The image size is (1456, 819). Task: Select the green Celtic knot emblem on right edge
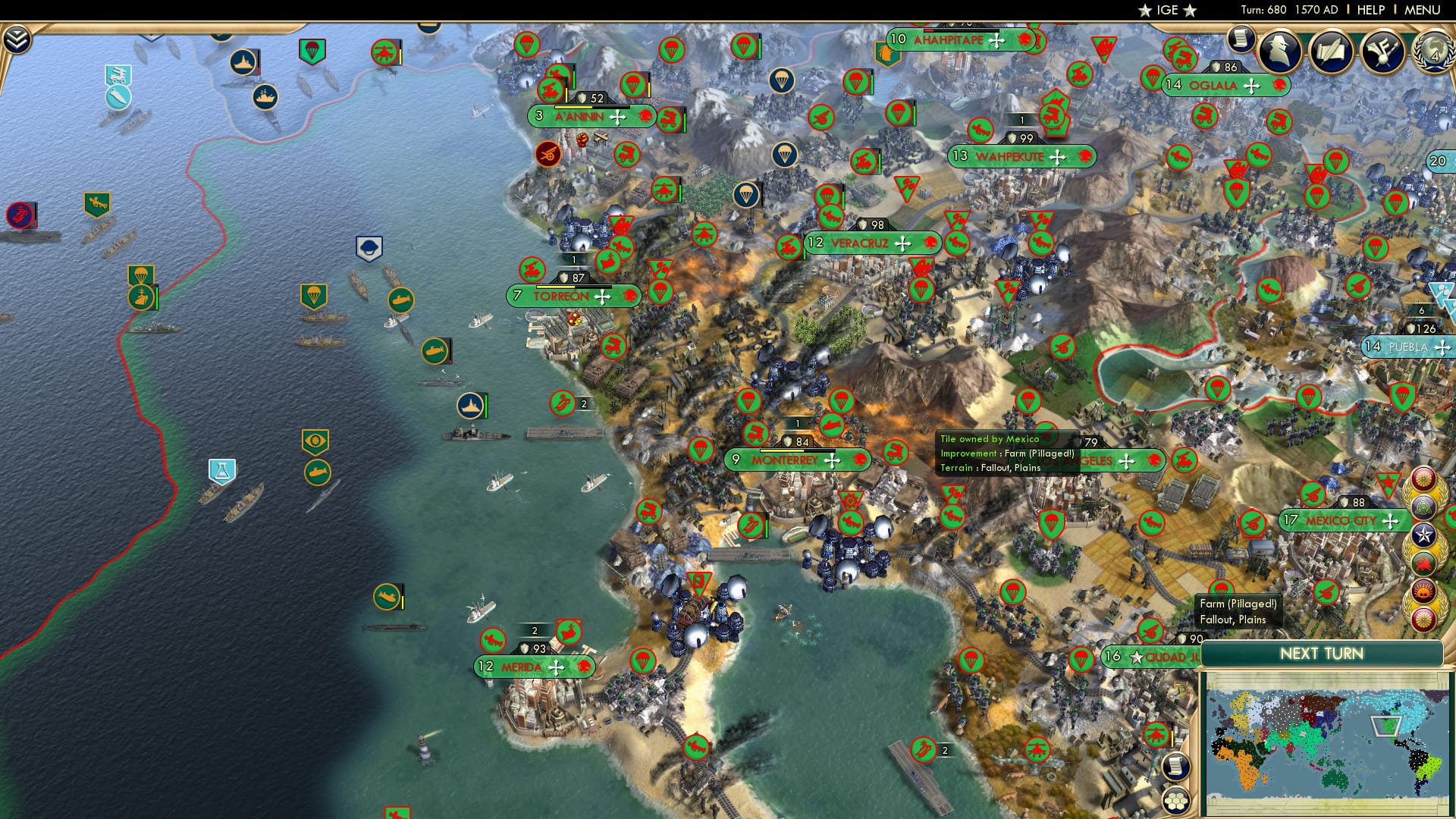pos(1425,507)
